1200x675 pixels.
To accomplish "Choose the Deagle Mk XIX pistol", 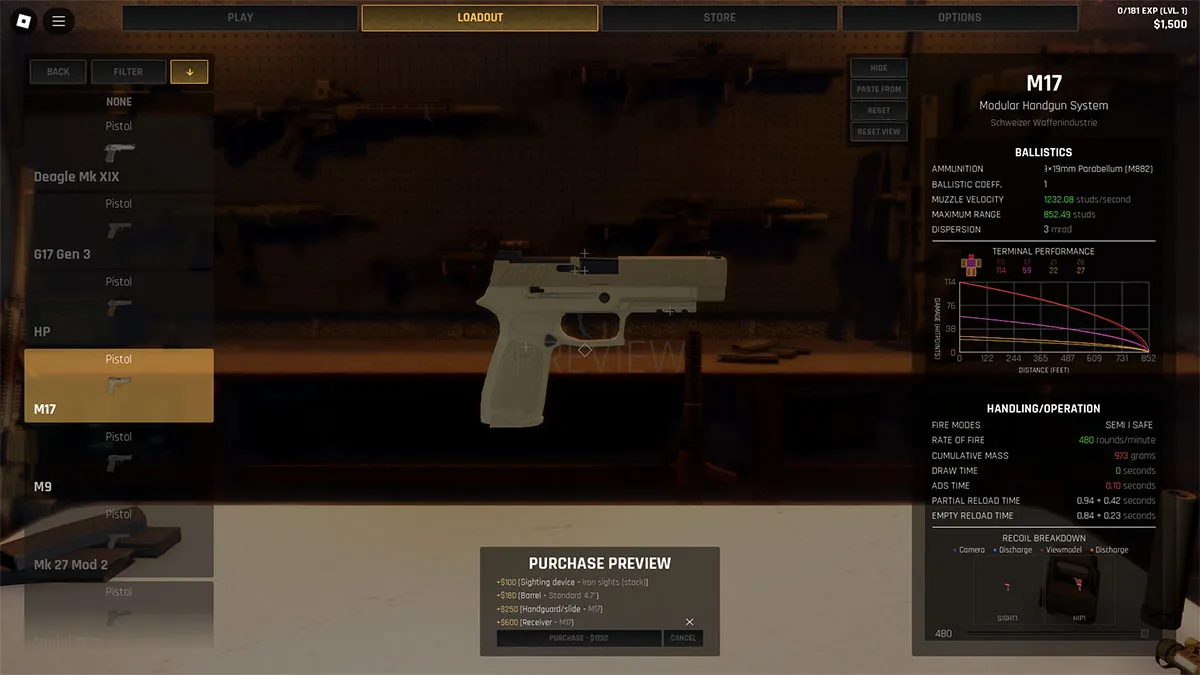I will tap(119, 153).
